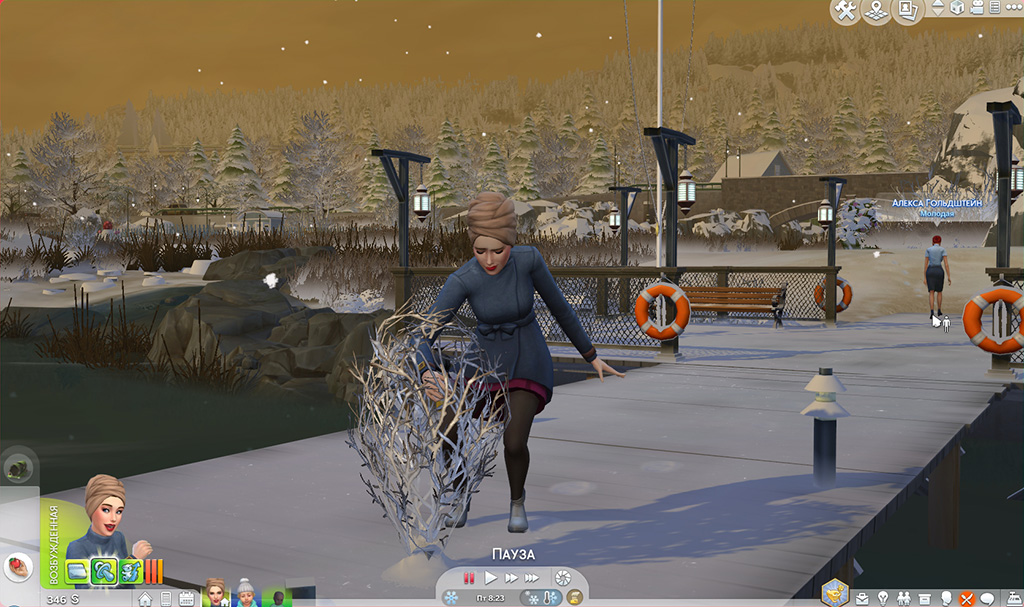The height and width of the screenshot is (607, 1024).
Task: Click the red pause button
Action: click(x=468, y=578)
